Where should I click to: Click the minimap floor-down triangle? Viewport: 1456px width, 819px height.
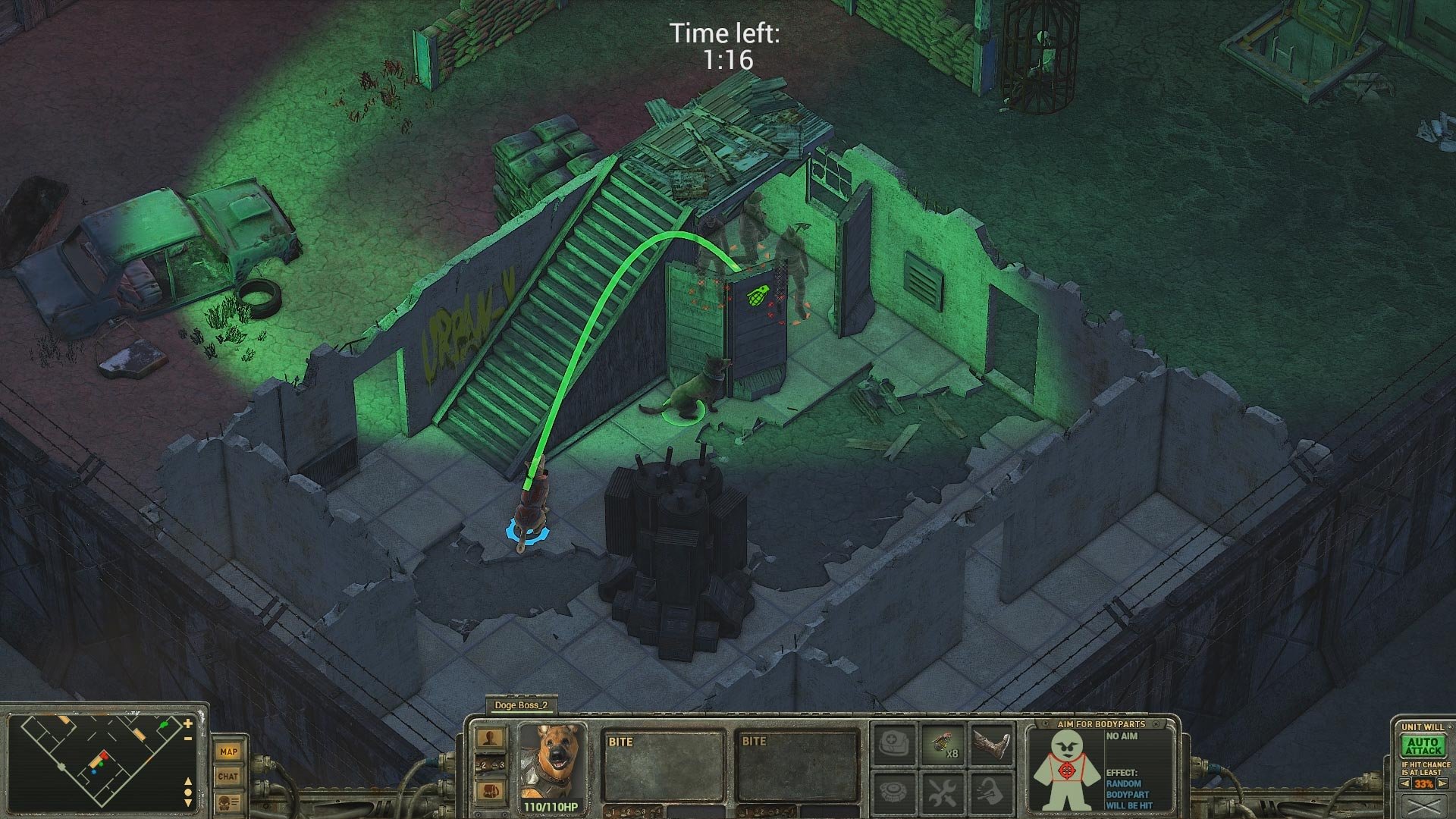[x=188, y=802]
